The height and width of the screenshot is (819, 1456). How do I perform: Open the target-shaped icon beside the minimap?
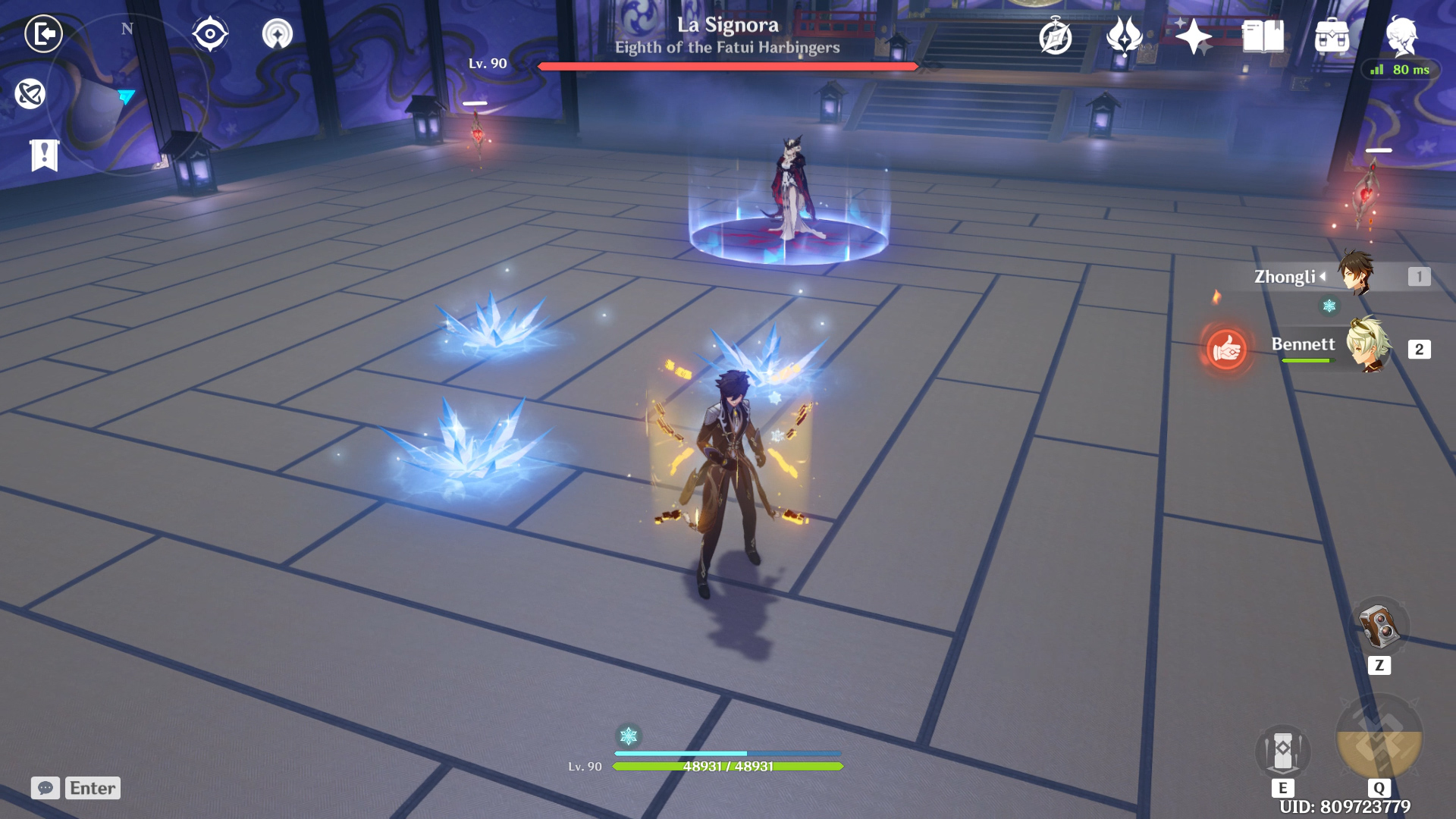click(210, 34)
